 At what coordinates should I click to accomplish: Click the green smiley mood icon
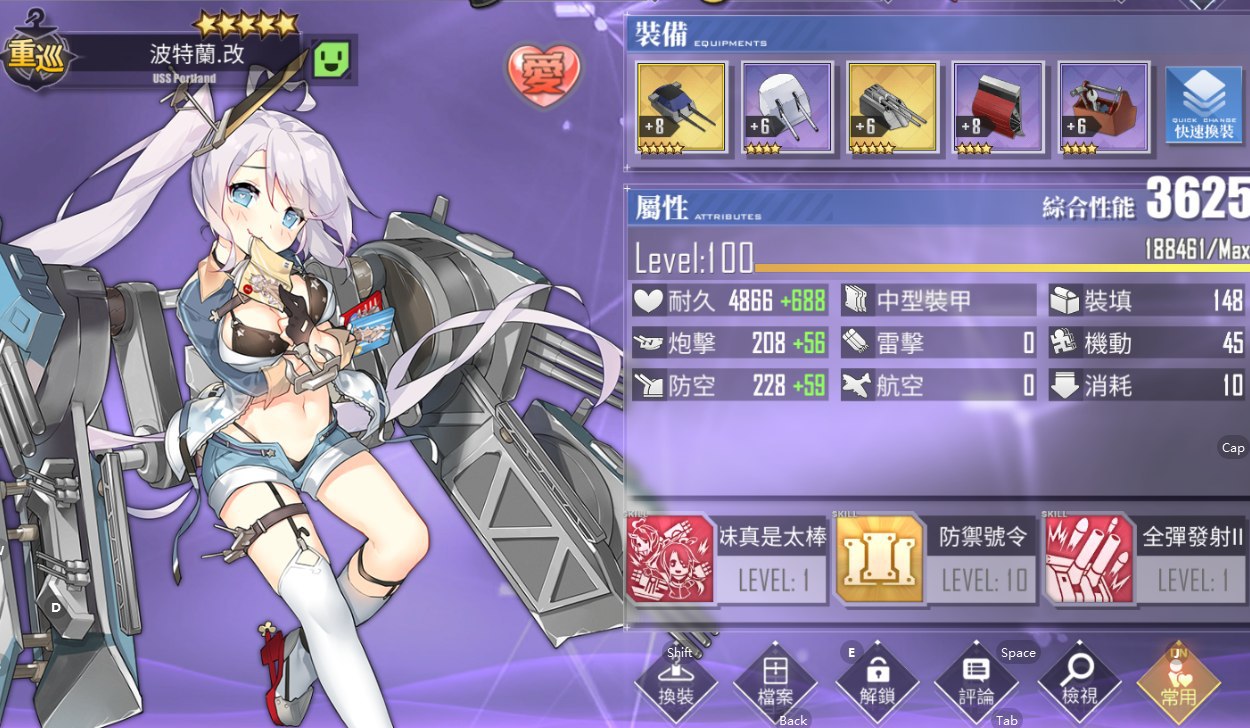[x=331, y=60]
